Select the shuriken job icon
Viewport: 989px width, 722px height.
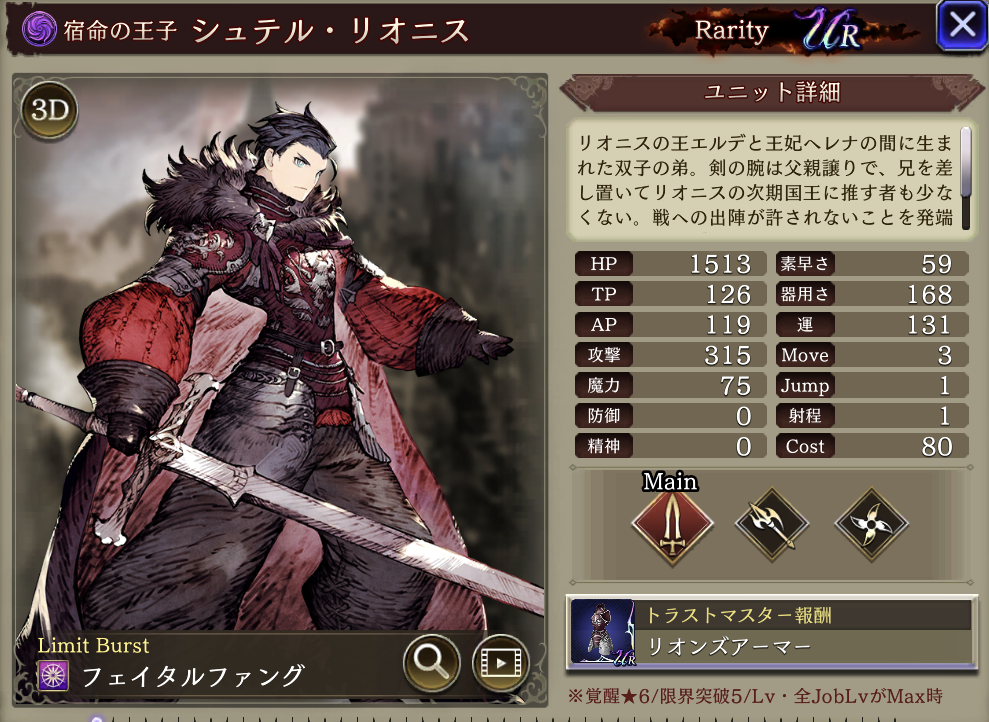(x=871, y=523)
